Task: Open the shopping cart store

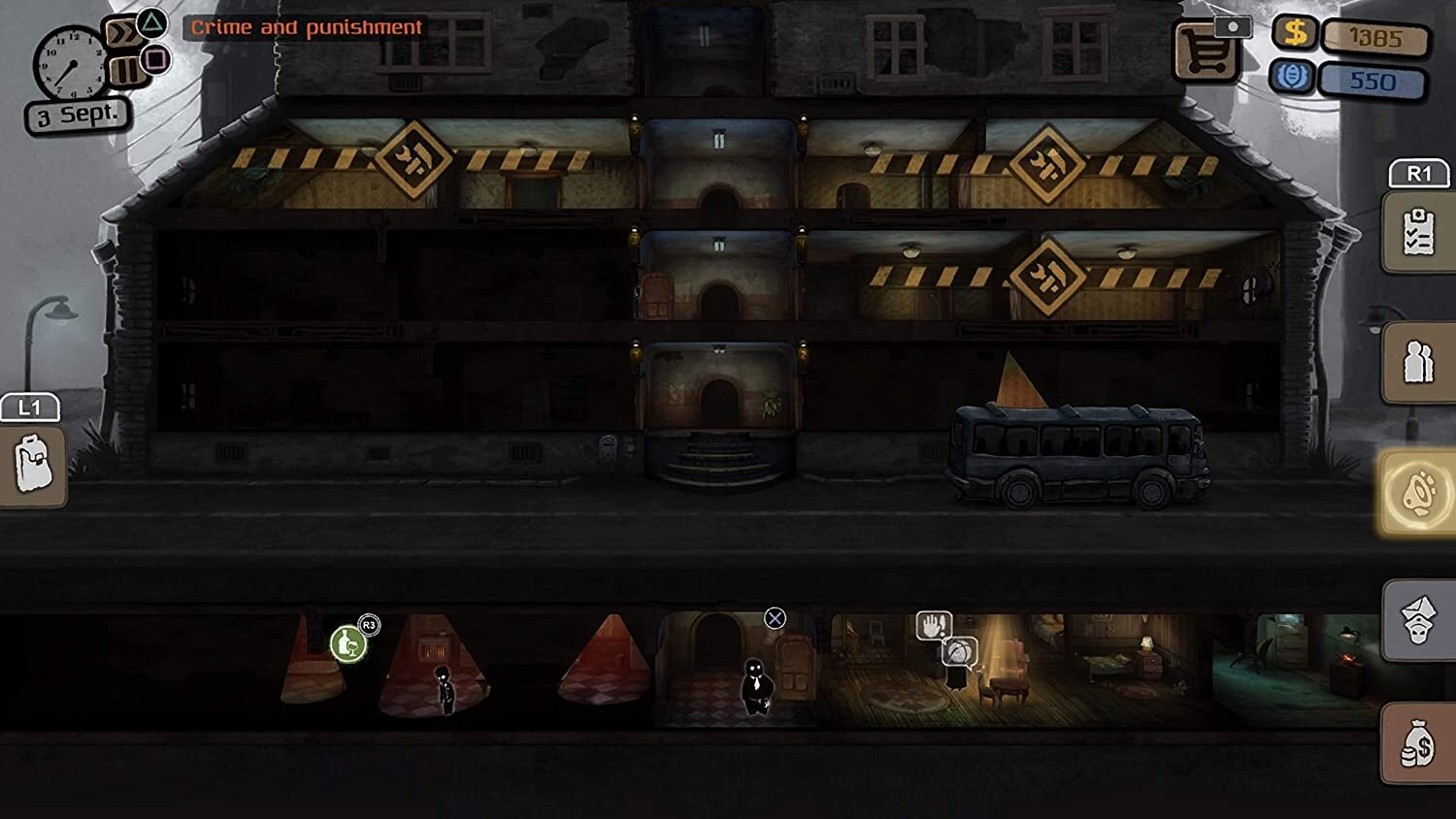Action: pos(1205,51)
